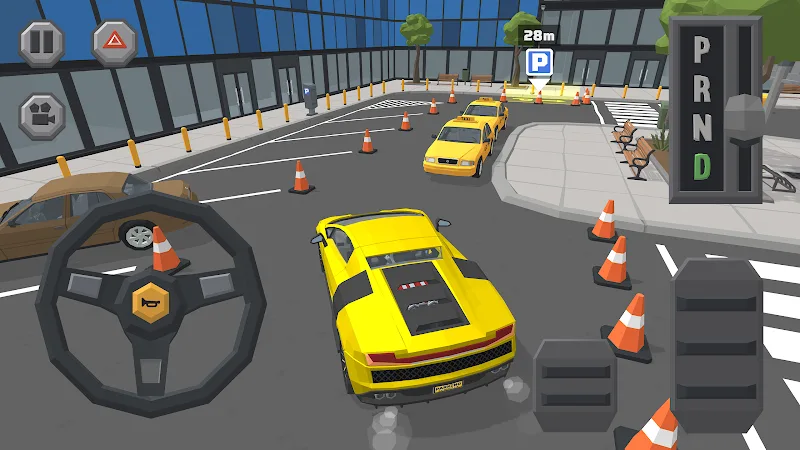Select D drive gear
Screen dimensions: 800x450
click(703, 167)
